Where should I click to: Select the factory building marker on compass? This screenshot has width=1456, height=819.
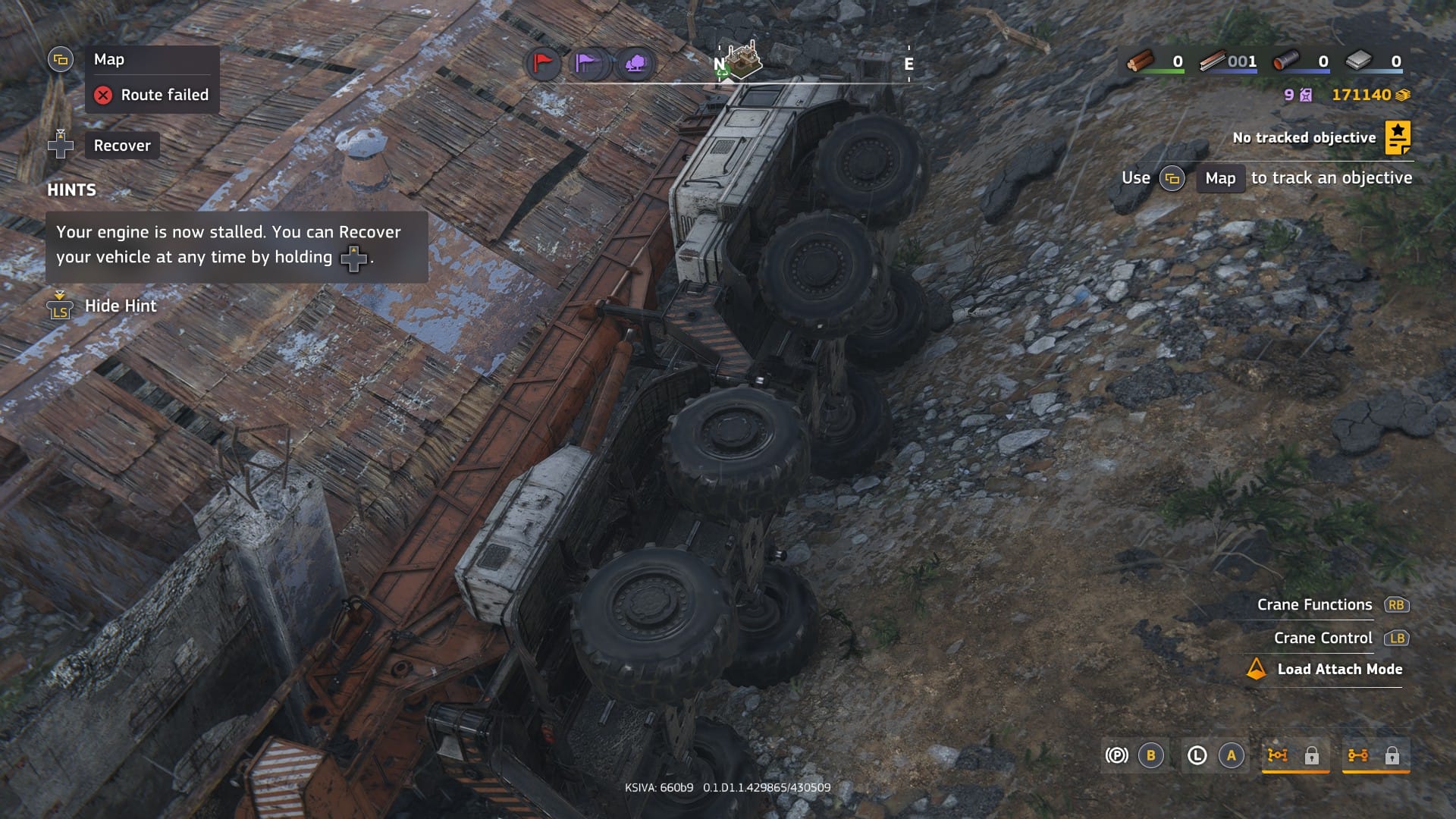[x=742, y=61]
